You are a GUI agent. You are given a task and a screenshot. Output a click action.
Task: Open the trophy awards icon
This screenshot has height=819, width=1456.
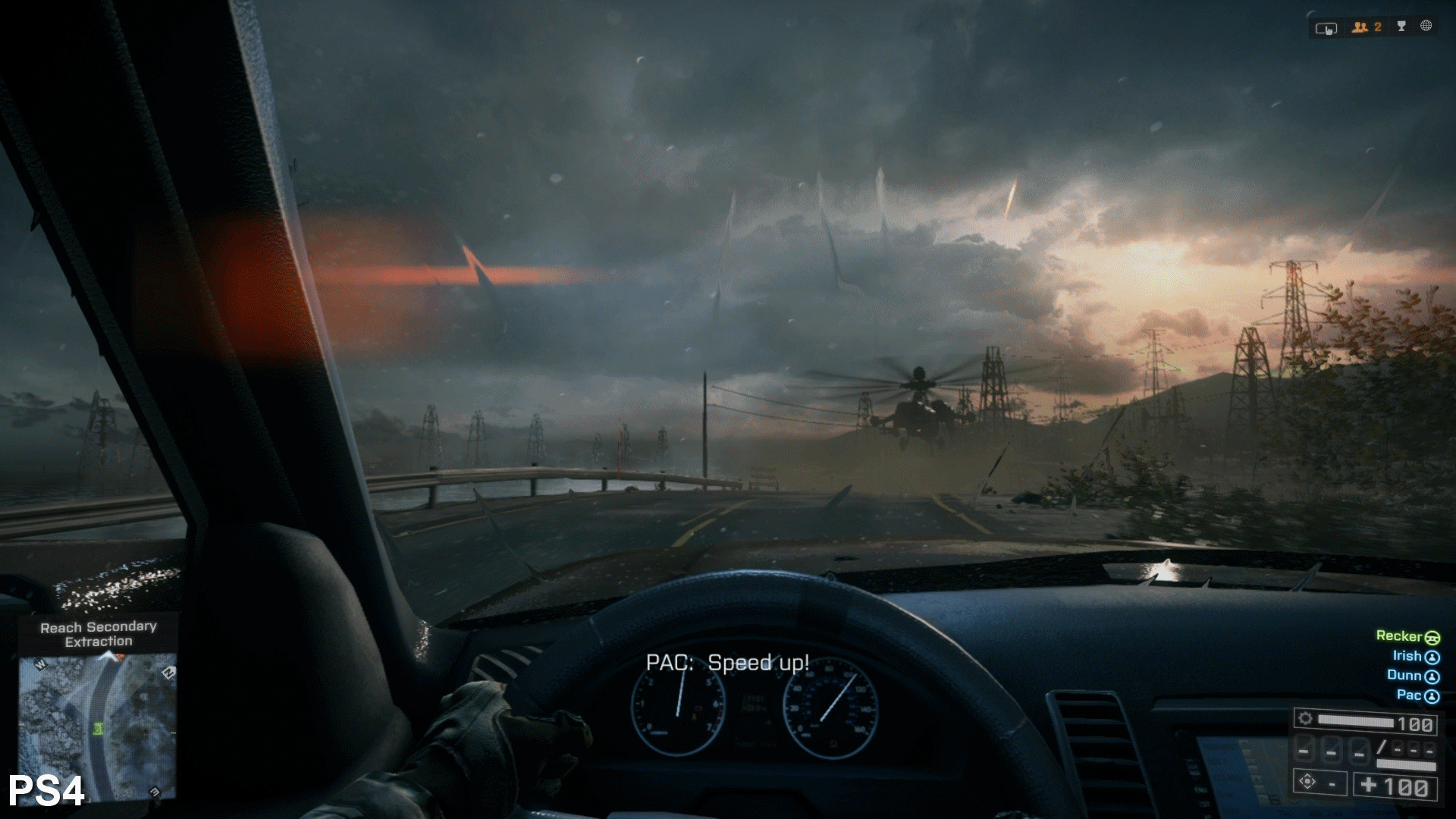click(1401, 27)
